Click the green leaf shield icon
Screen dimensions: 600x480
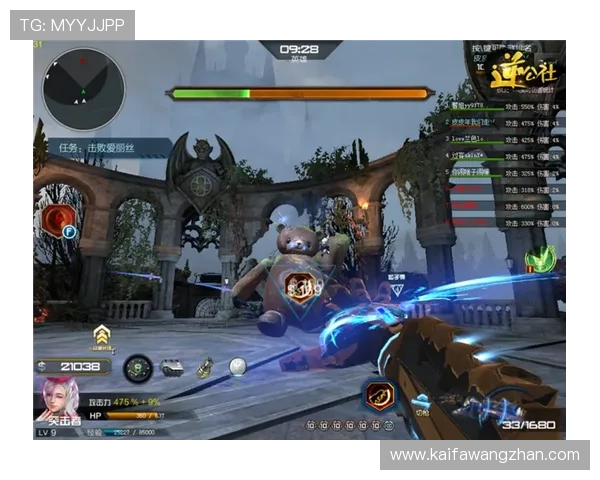(540, 259)
